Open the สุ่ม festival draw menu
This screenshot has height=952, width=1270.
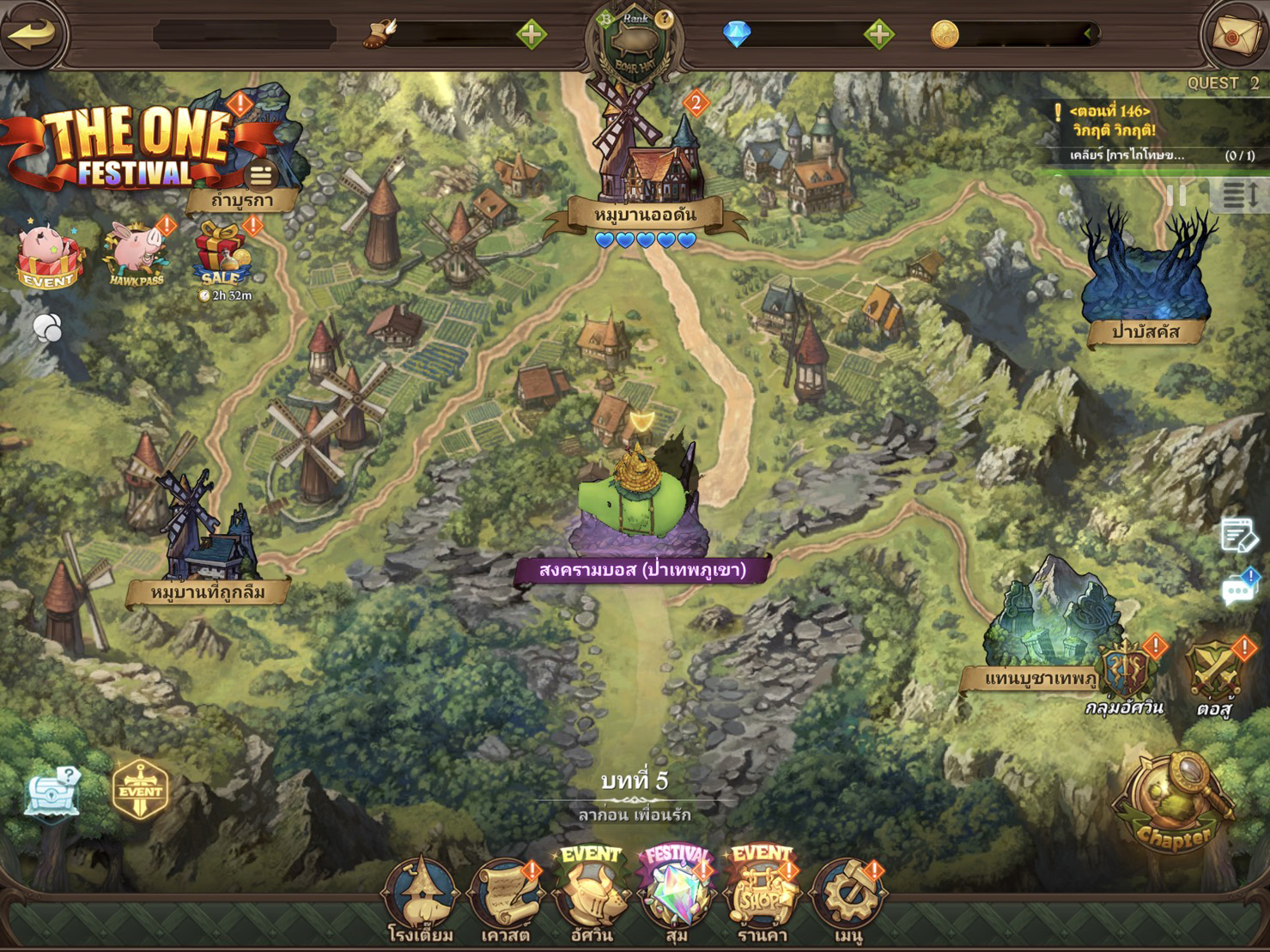[x=677, y=897]
